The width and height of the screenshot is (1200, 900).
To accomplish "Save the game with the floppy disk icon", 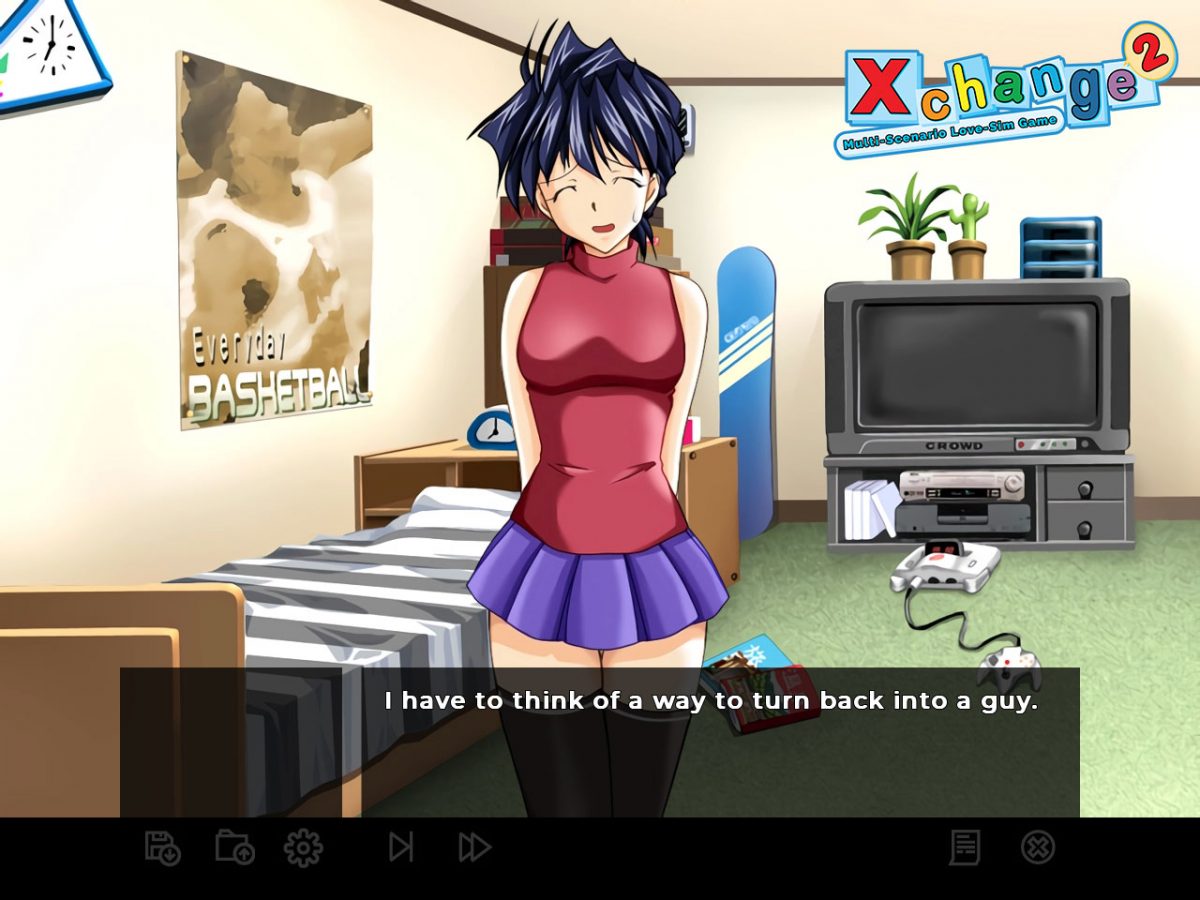I will (162, 848).
